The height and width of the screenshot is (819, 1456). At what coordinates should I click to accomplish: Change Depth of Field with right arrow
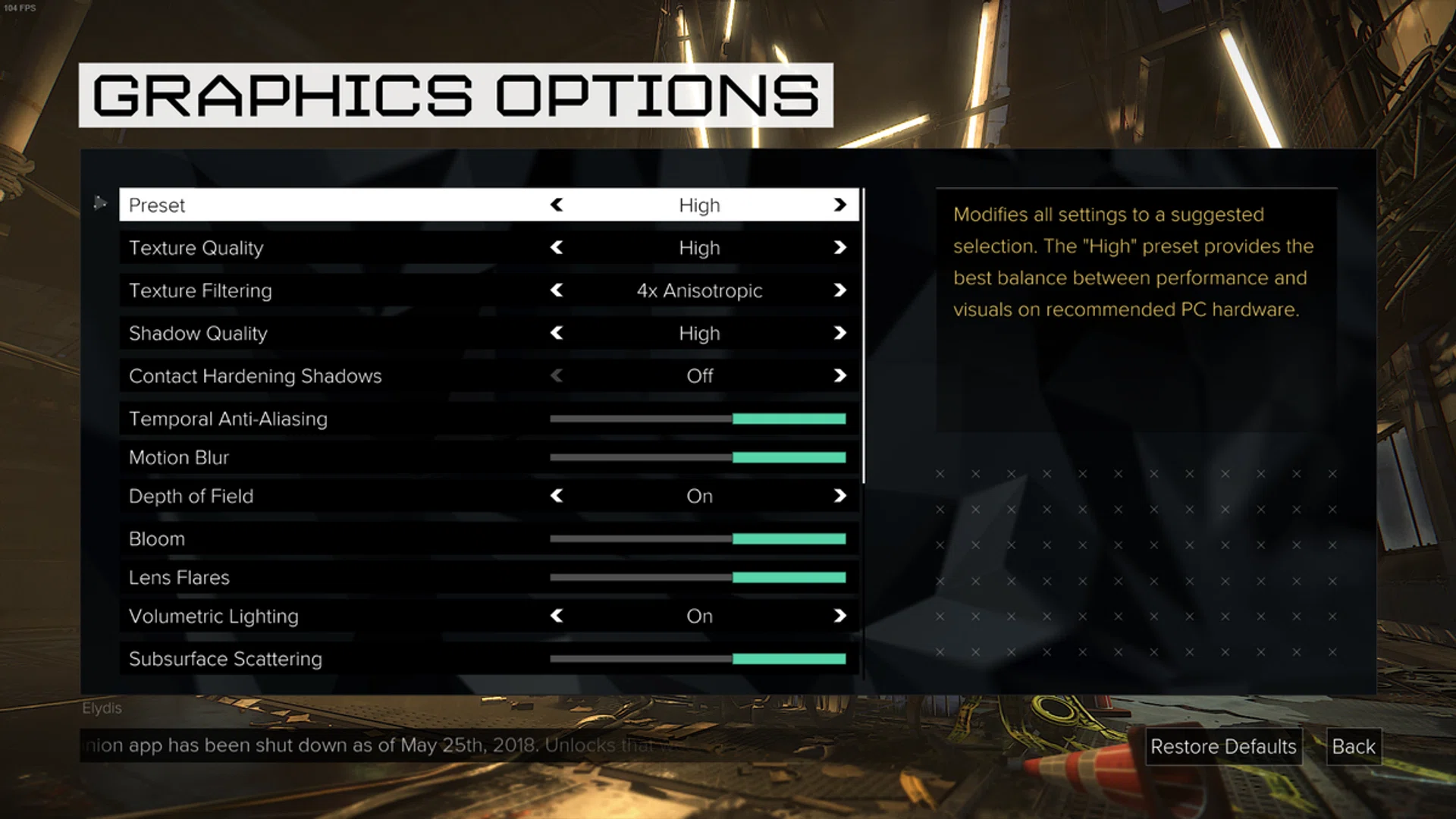(839, 496)
